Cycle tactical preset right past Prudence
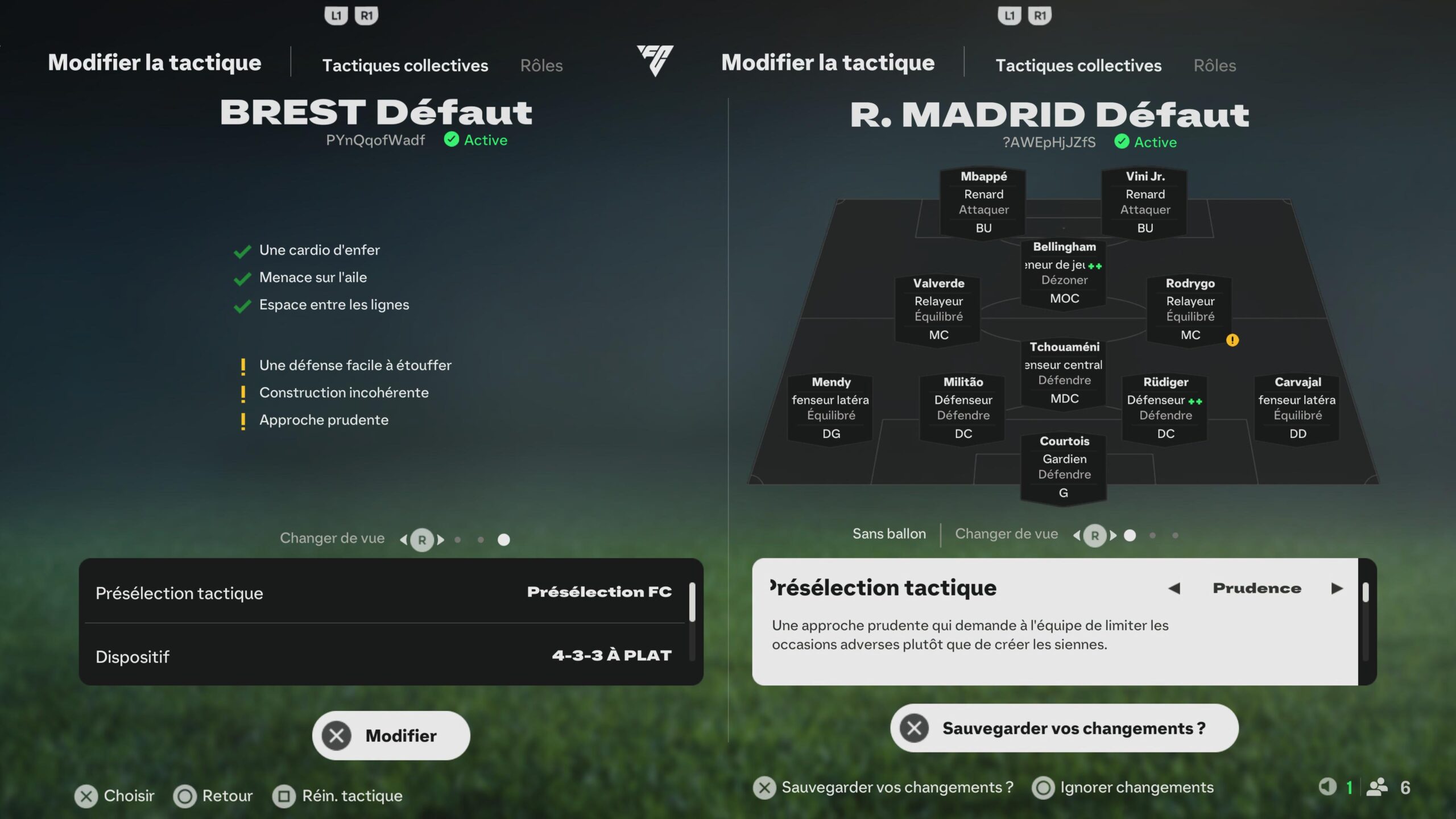 (x=1337, y=588)
